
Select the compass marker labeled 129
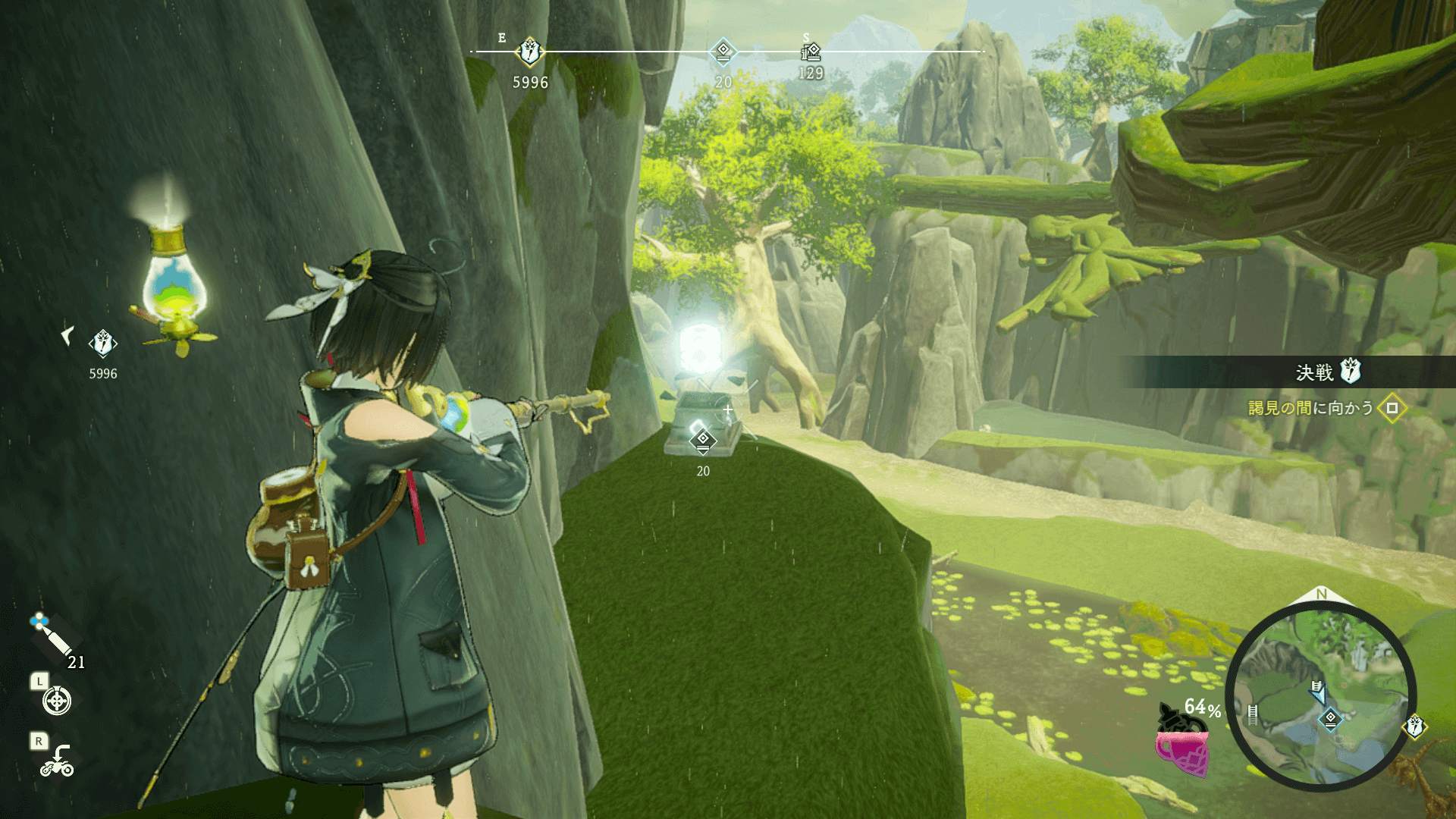[x=811, y=52]
